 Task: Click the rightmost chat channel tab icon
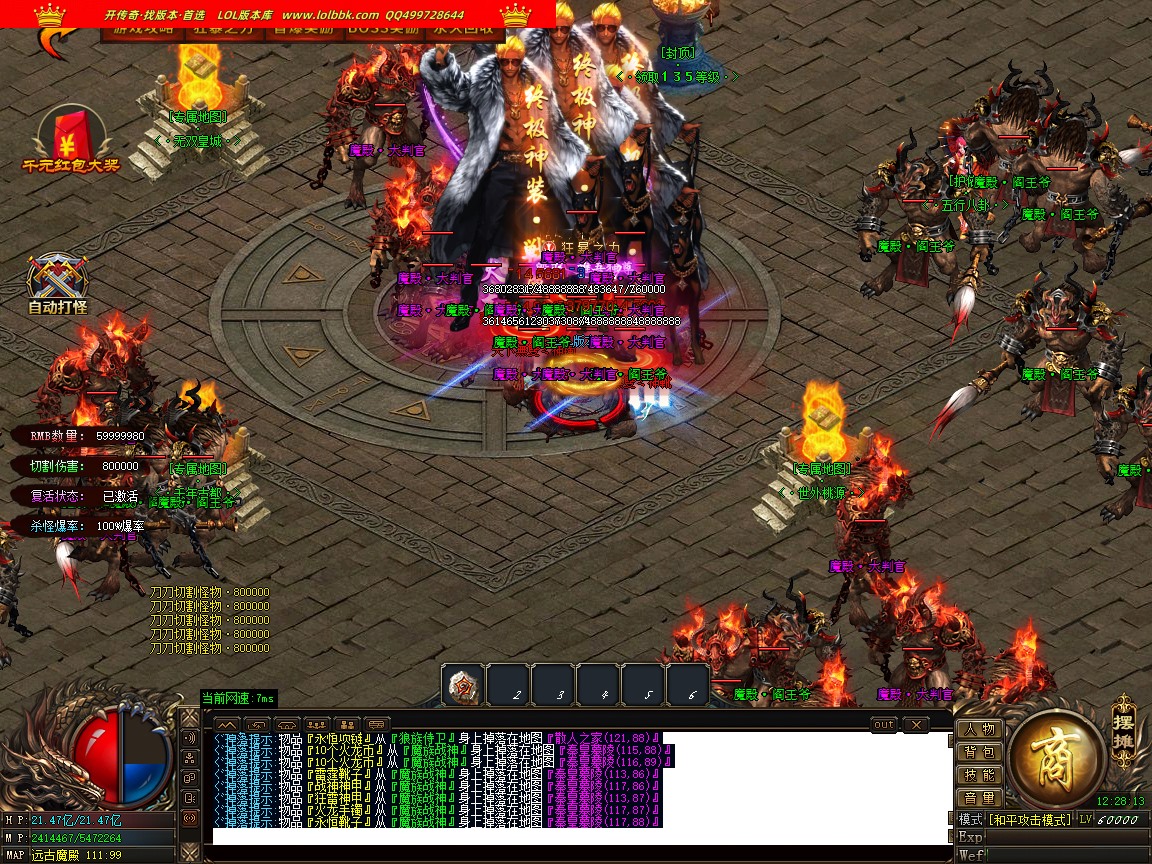(x=377, y=724)
